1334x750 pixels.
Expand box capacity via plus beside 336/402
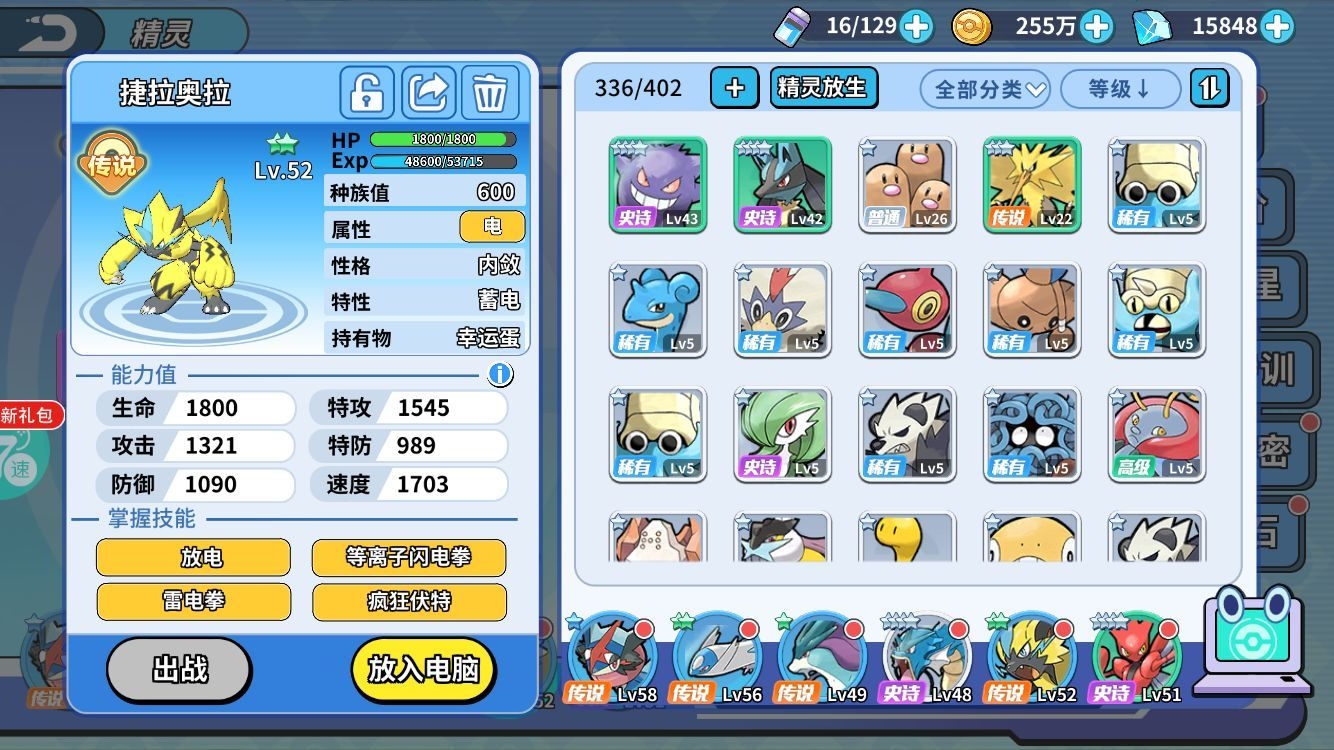click(x=735, y=88)
